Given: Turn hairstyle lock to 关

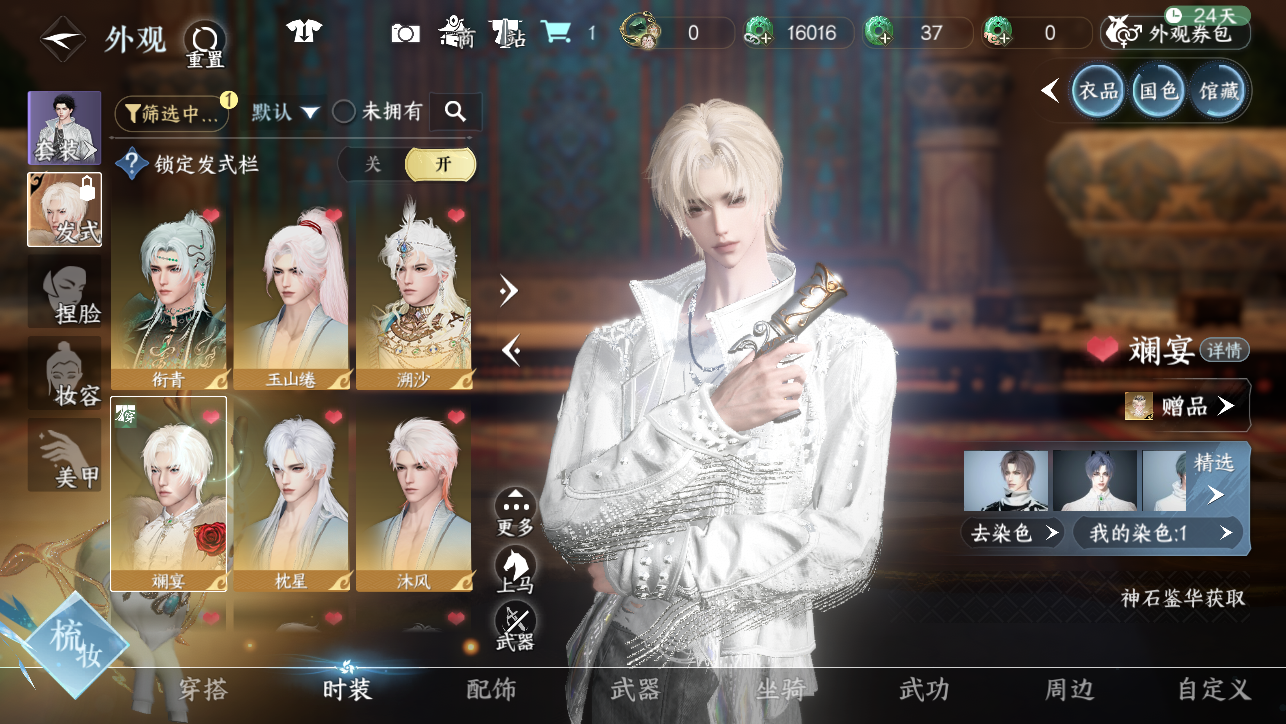Looking at the screenshot, I should tap(373, 164).
